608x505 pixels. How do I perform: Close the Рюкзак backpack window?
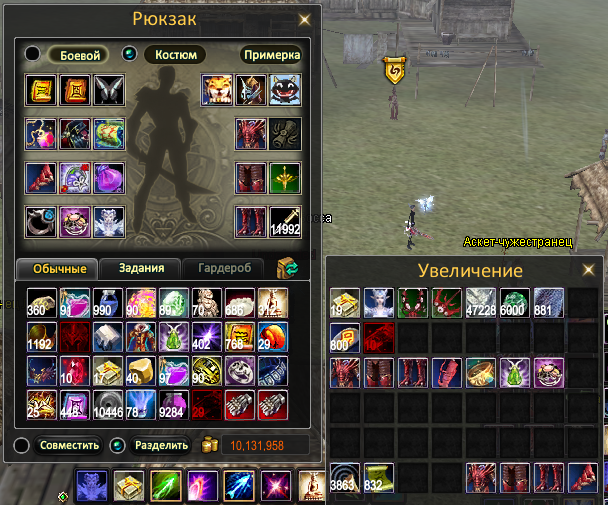coord(305,19)
